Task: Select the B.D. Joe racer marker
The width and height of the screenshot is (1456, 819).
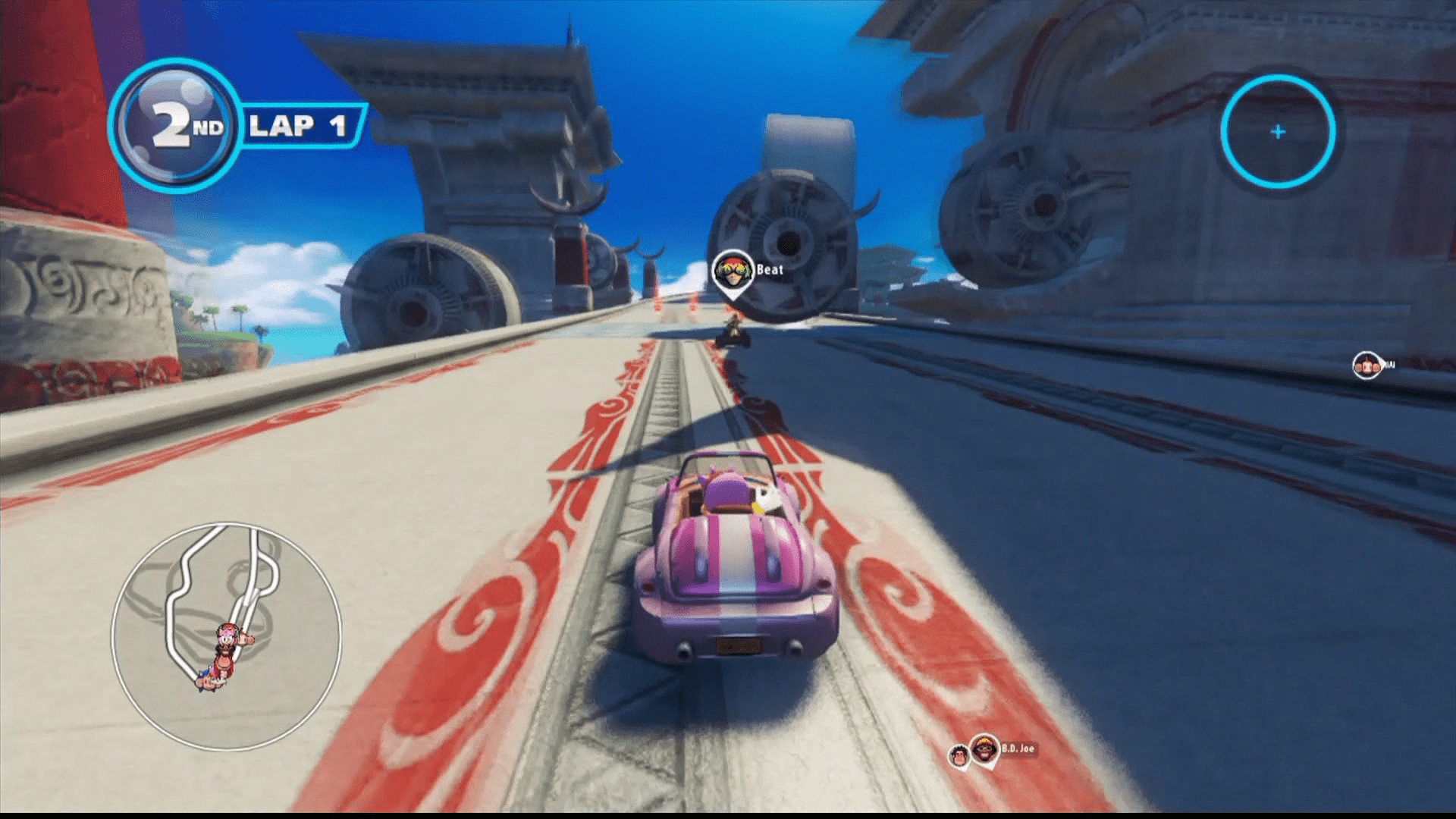Action: pos(985,749)
